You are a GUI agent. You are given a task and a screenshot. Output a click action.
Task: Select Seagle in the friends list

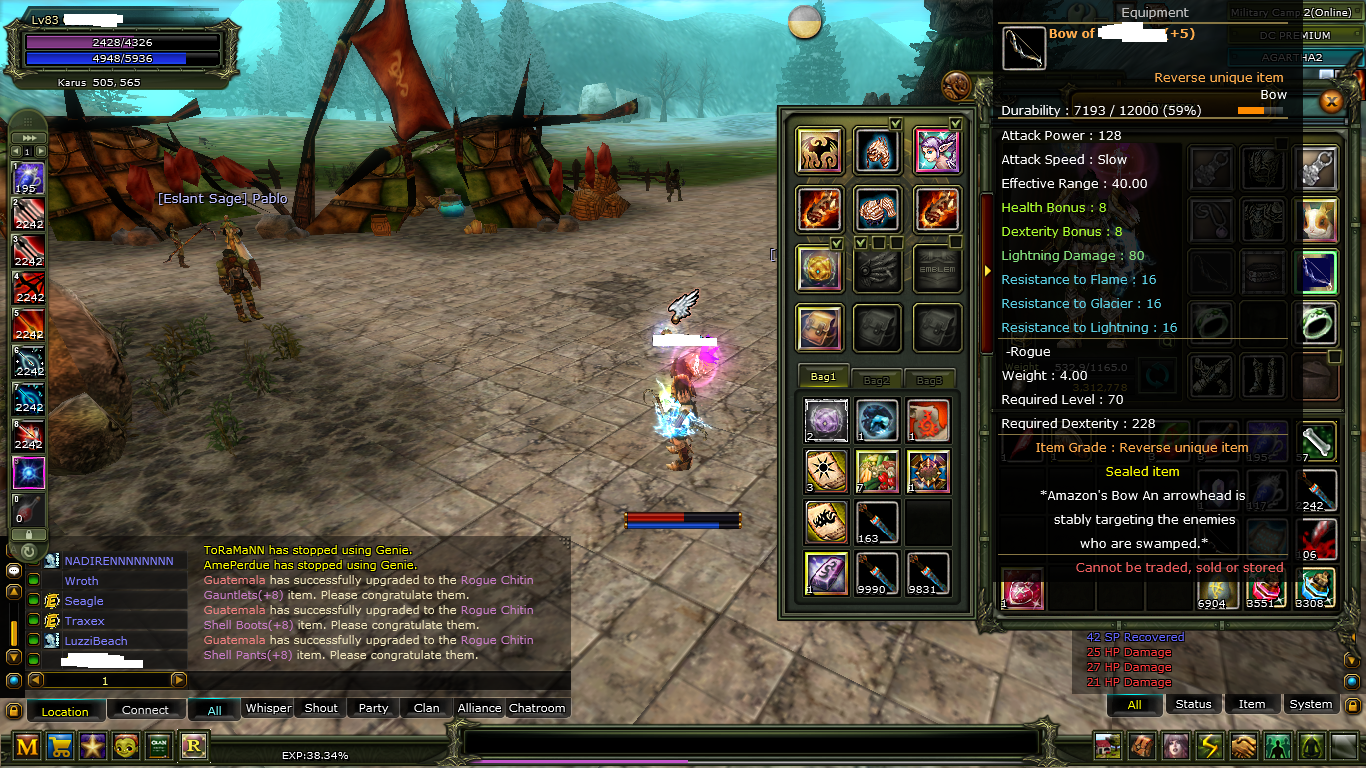[84, 601]
